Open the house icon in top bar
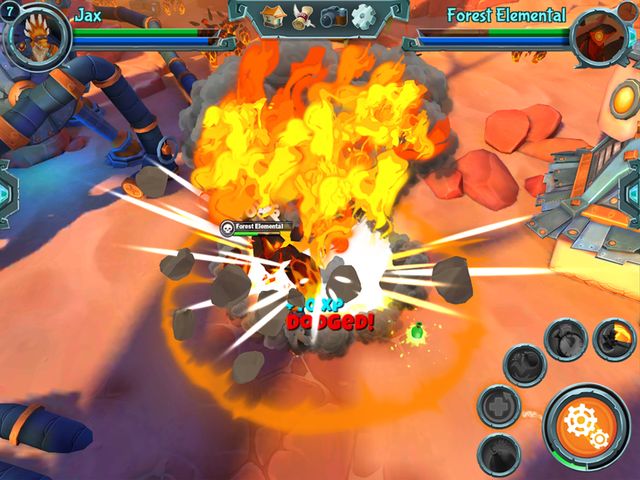Image resolution: width=640 pixels, height=480 pixels. pyautogui.click(x=274, y=15)
